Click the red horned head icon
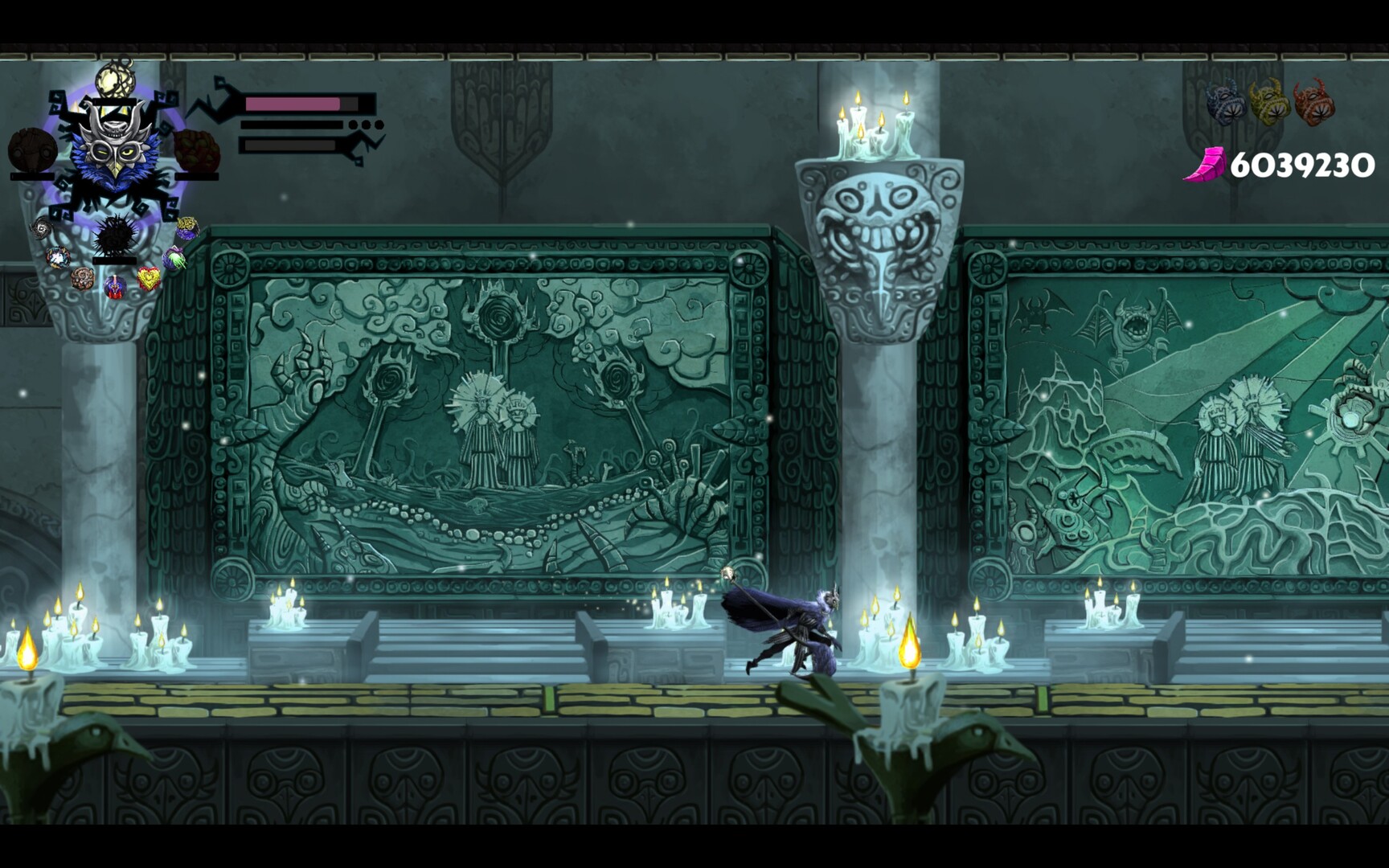 (1313, 101)
